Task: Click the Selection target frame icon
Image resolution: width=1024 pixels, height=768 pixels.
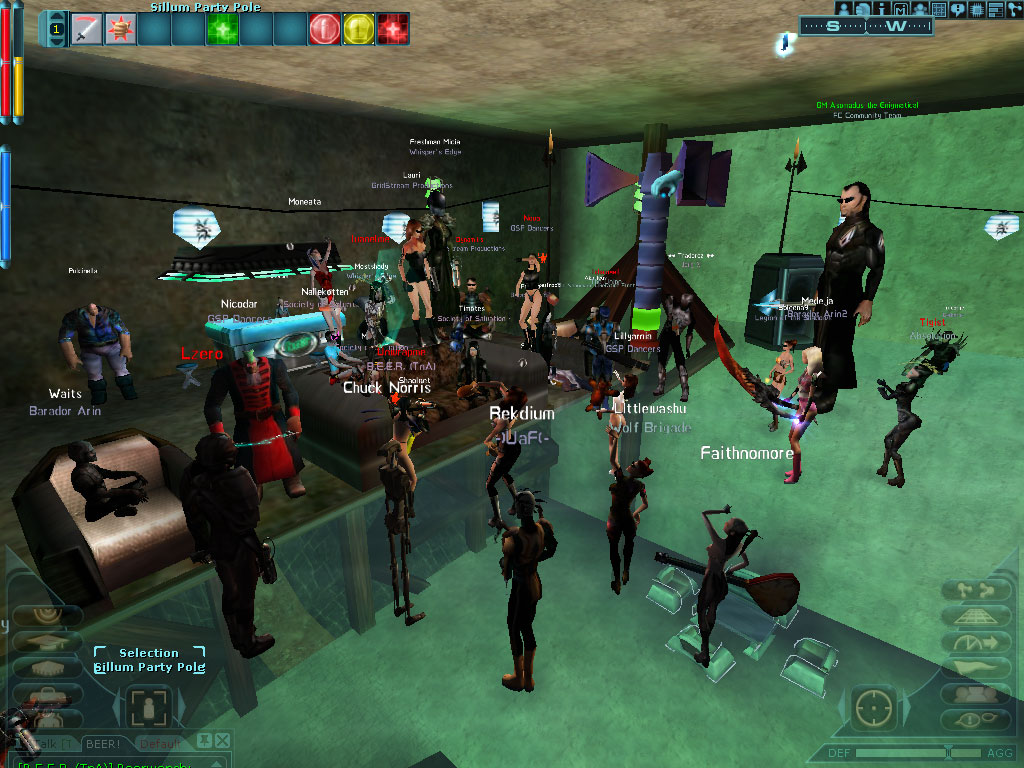Action: [149, 706]
